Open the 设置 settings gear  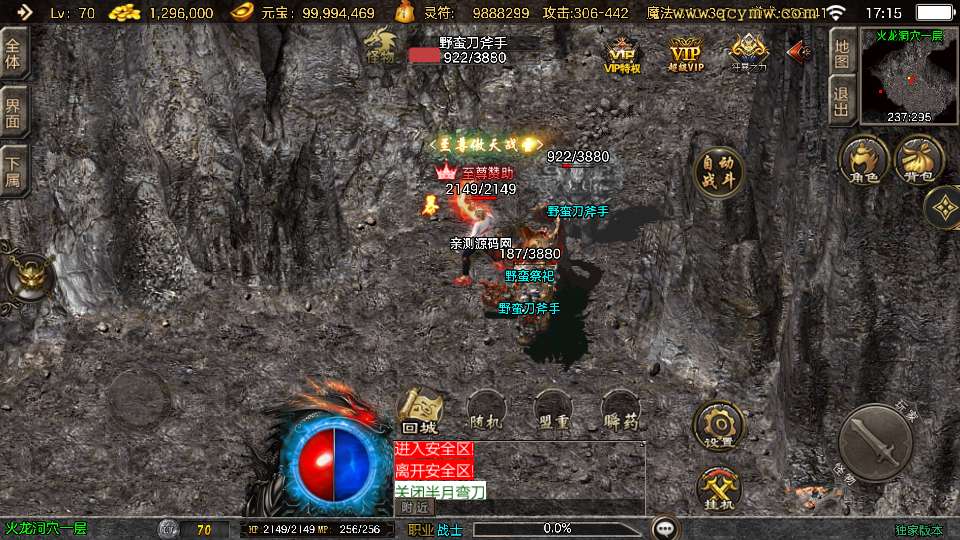[718, 425]
